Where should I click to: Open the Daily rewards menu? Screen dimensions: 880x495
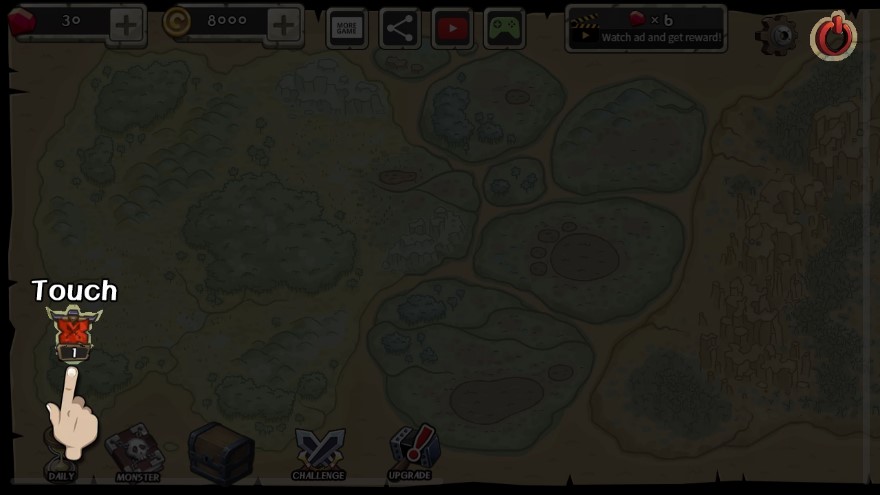click(62, 455)
